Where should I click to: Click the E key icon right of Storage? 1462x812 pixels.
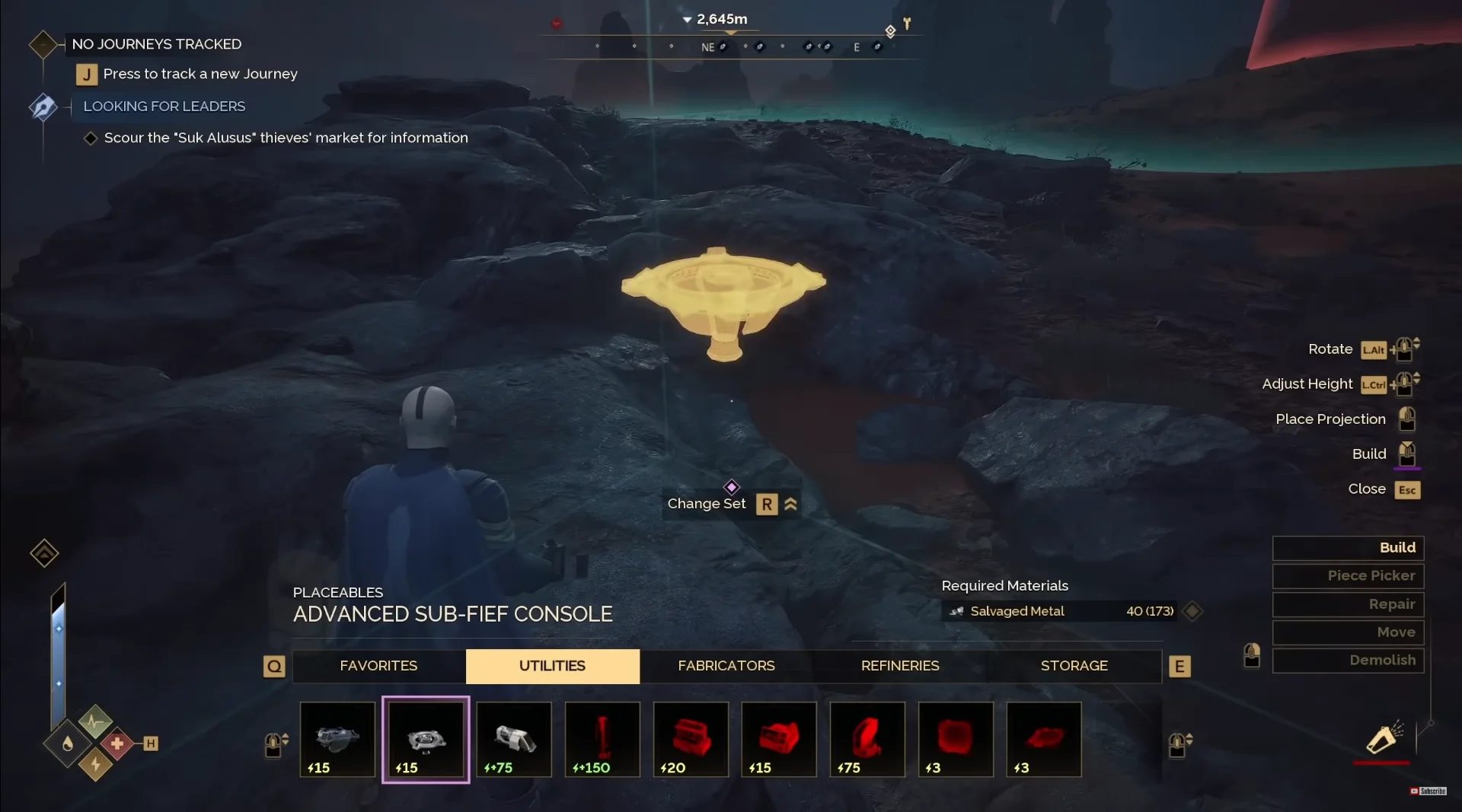(1181, 666)
